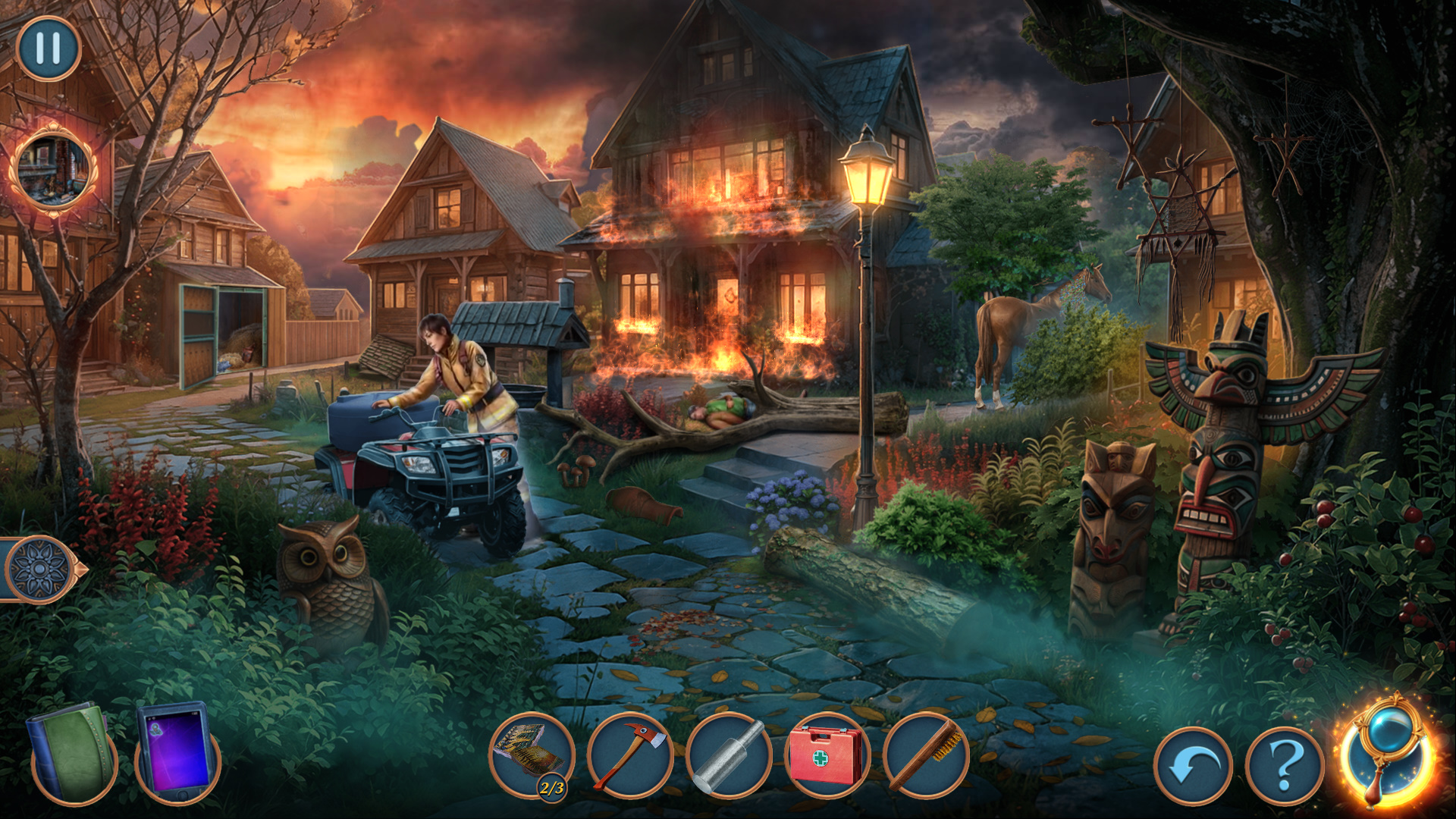The width and height of the screenshot is (1456, 819).
Task: Pick the metal cylinder inventory item
Action: coord(729,755)
